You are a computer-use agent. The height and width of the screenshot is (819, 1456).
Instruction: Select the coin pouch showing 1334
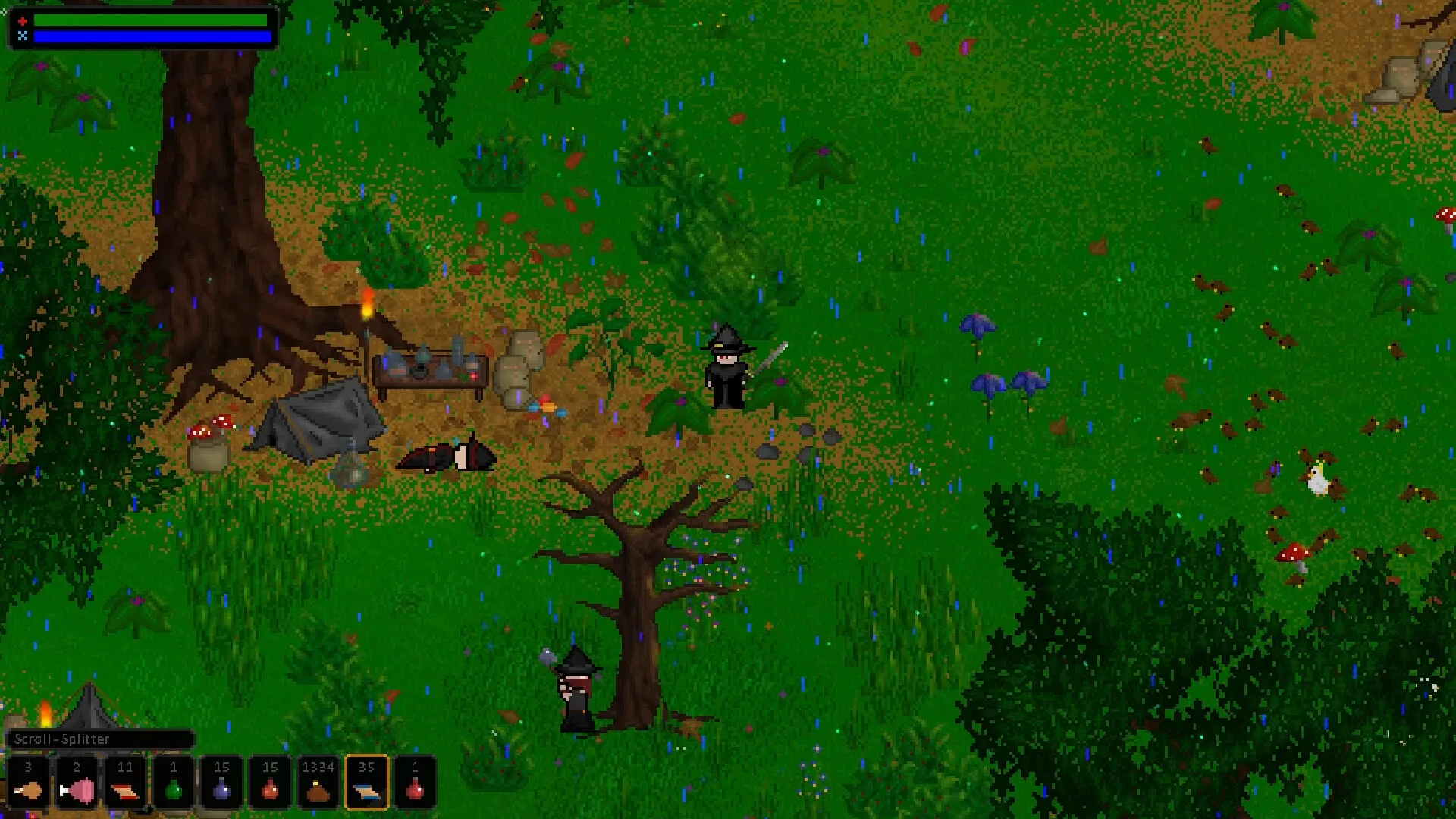pos(318,791)
